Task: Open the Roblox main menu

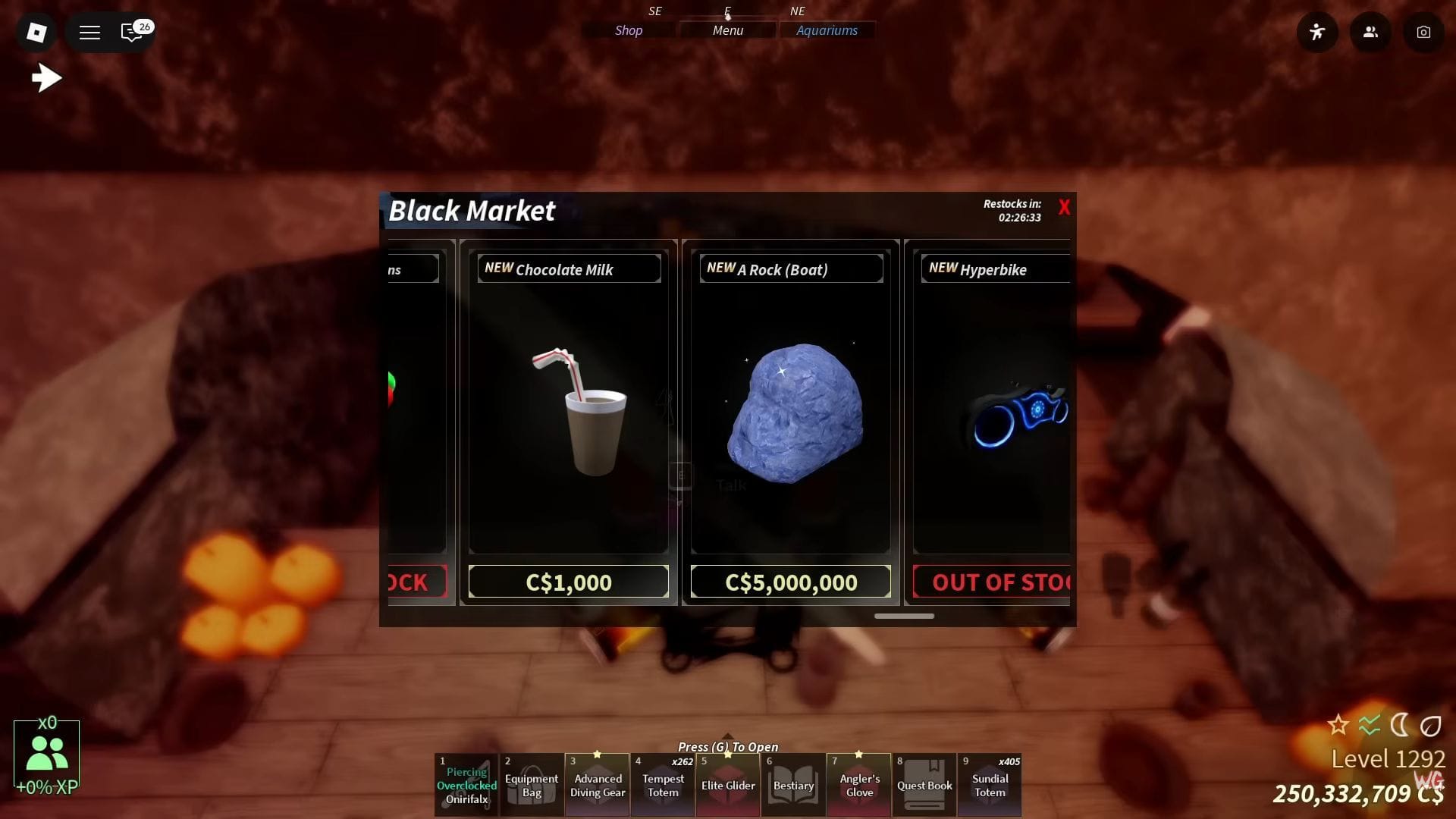Action: (x=36, y=32)
